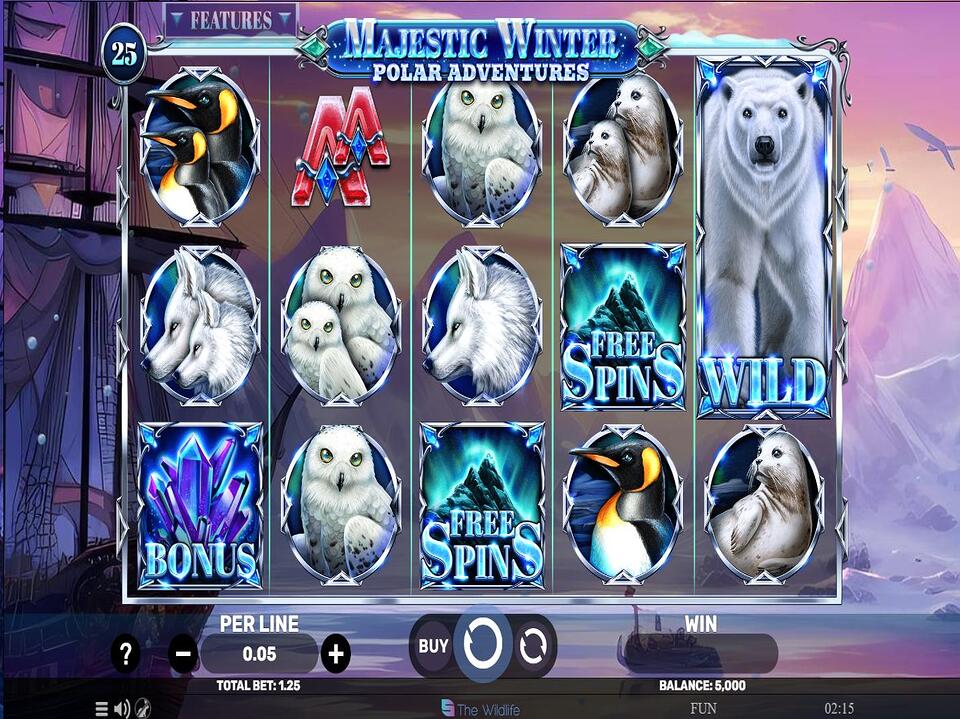Screen dimensions: 960x719
Task: Open the hamburger menu icon
Action: (101, 709)
